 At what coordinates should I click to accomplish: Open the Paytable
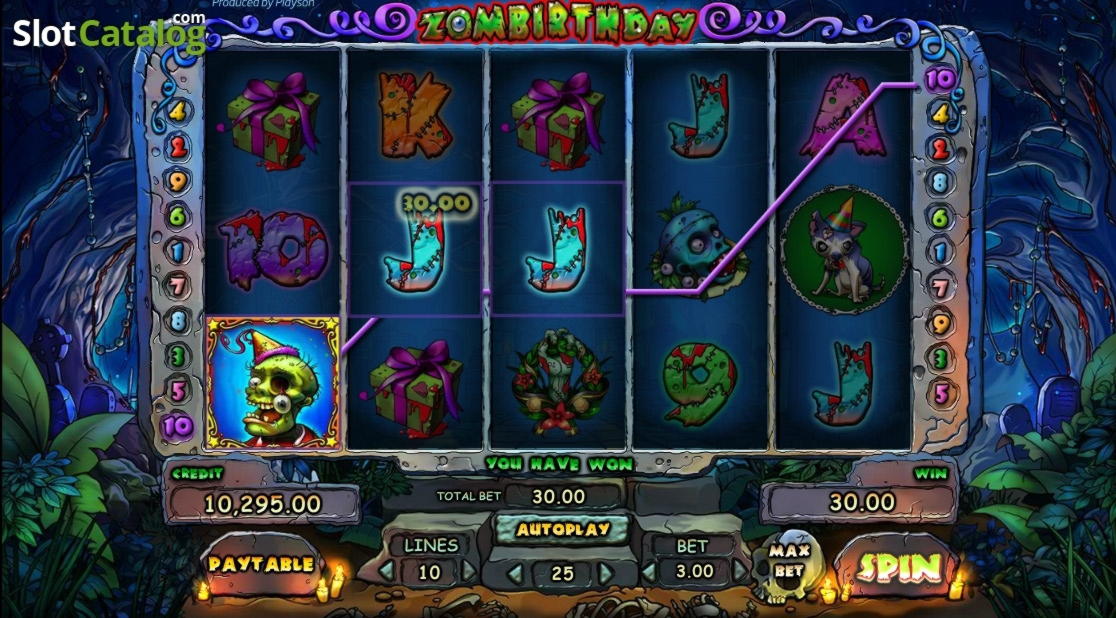click(261, 564)
